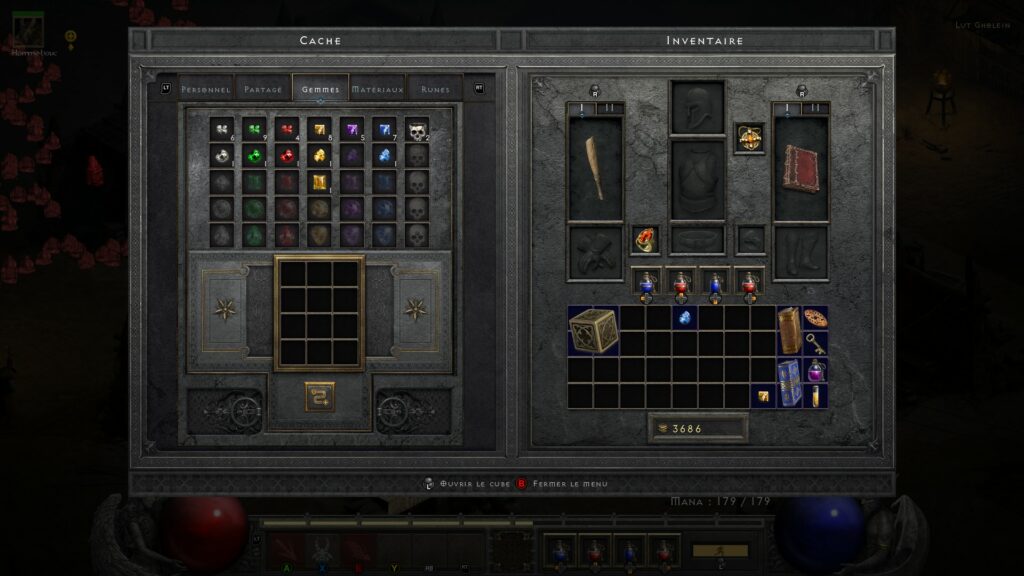Switch to the Personnel stash tab
The height and width of the screenshot is (576, 1024).
click(207, 89)
